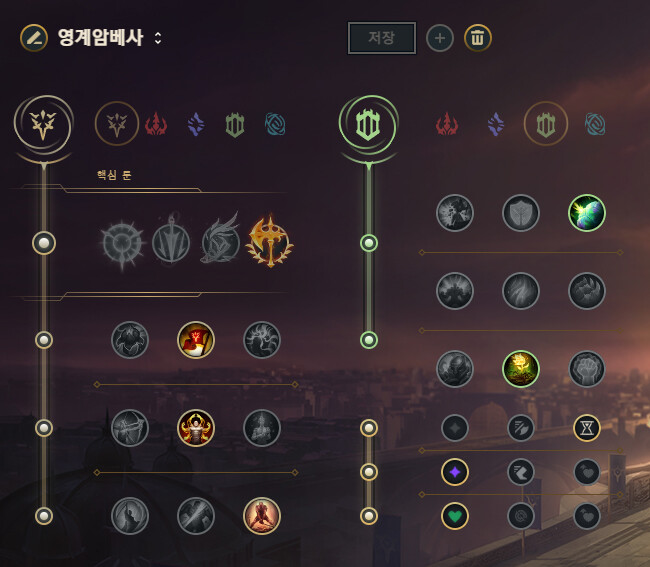Save the rune page with 저장 button
Image resolution: width=650 pixels, height=567 pixels.
pyautogui.click(x=381, y=38)
